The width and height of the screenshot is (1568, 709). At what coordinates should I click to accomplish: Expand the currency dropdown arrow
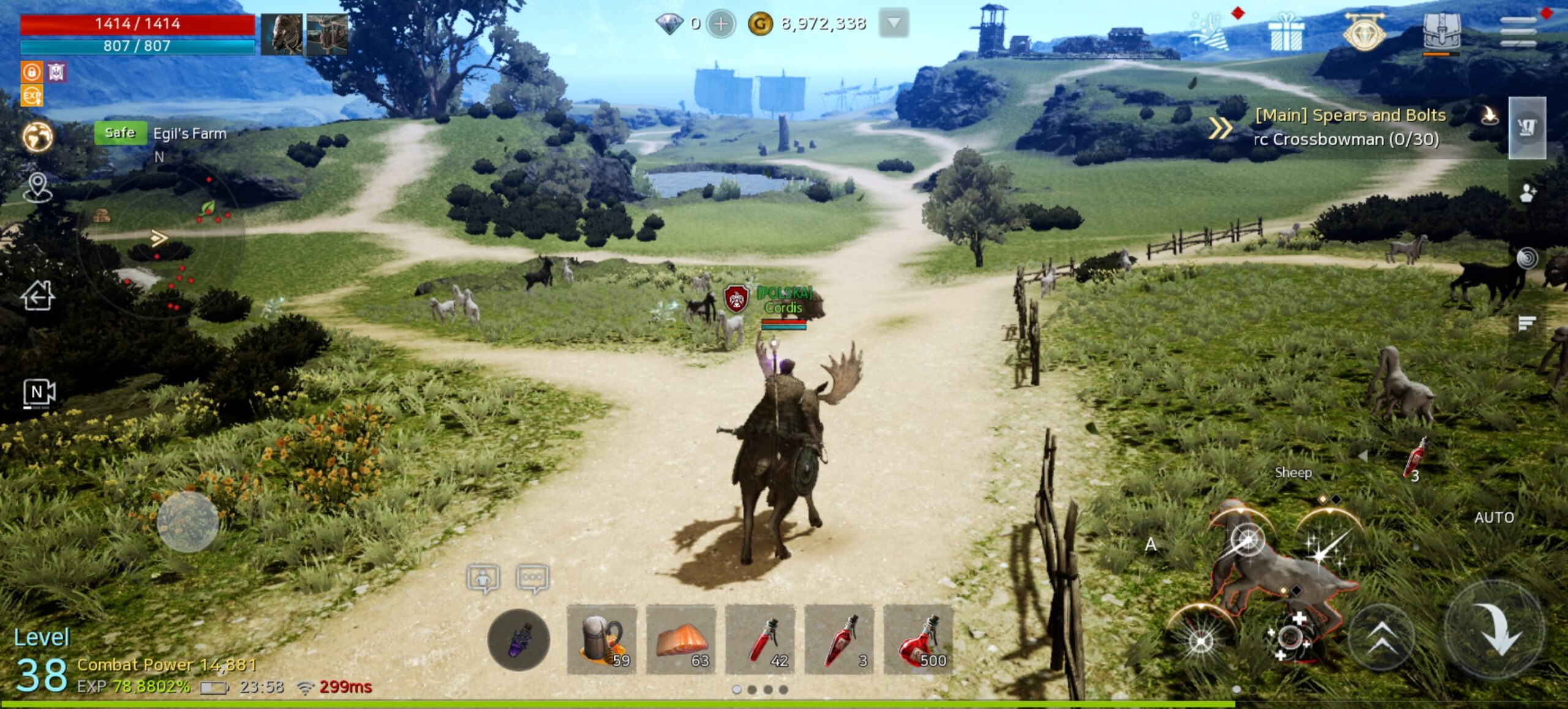(x=894, y=23)
